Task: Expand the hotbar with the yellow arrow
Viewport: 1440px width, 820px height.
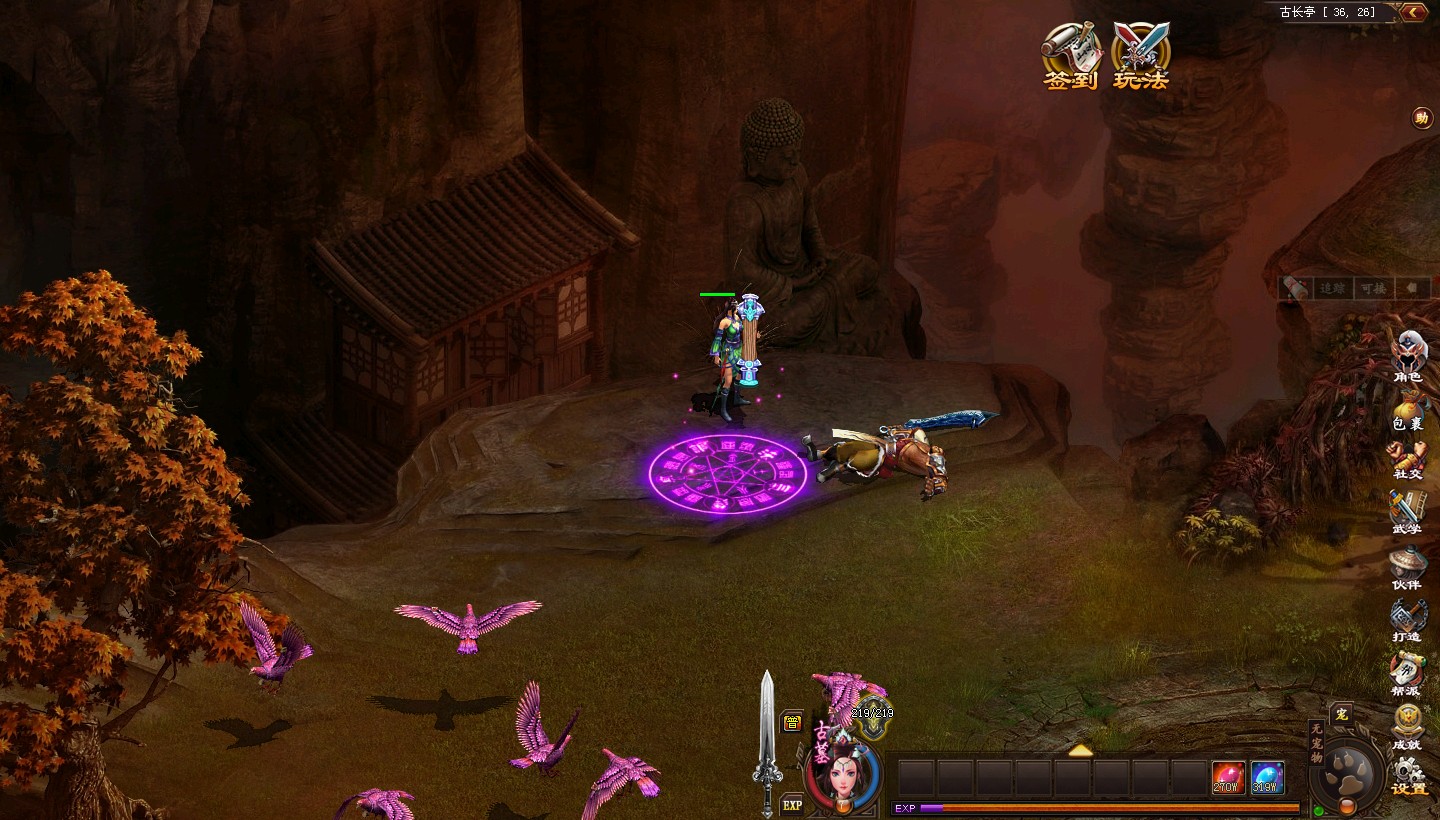Action: click(x=1080, y=750)
